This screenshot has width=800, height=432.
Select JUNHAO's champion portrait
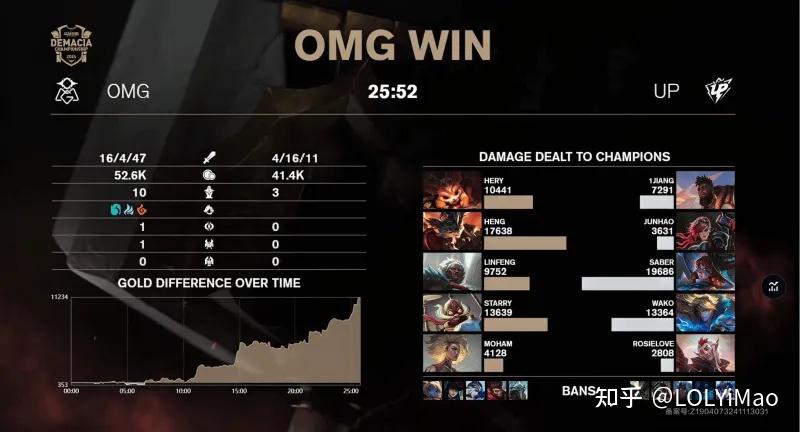point(711,231)
